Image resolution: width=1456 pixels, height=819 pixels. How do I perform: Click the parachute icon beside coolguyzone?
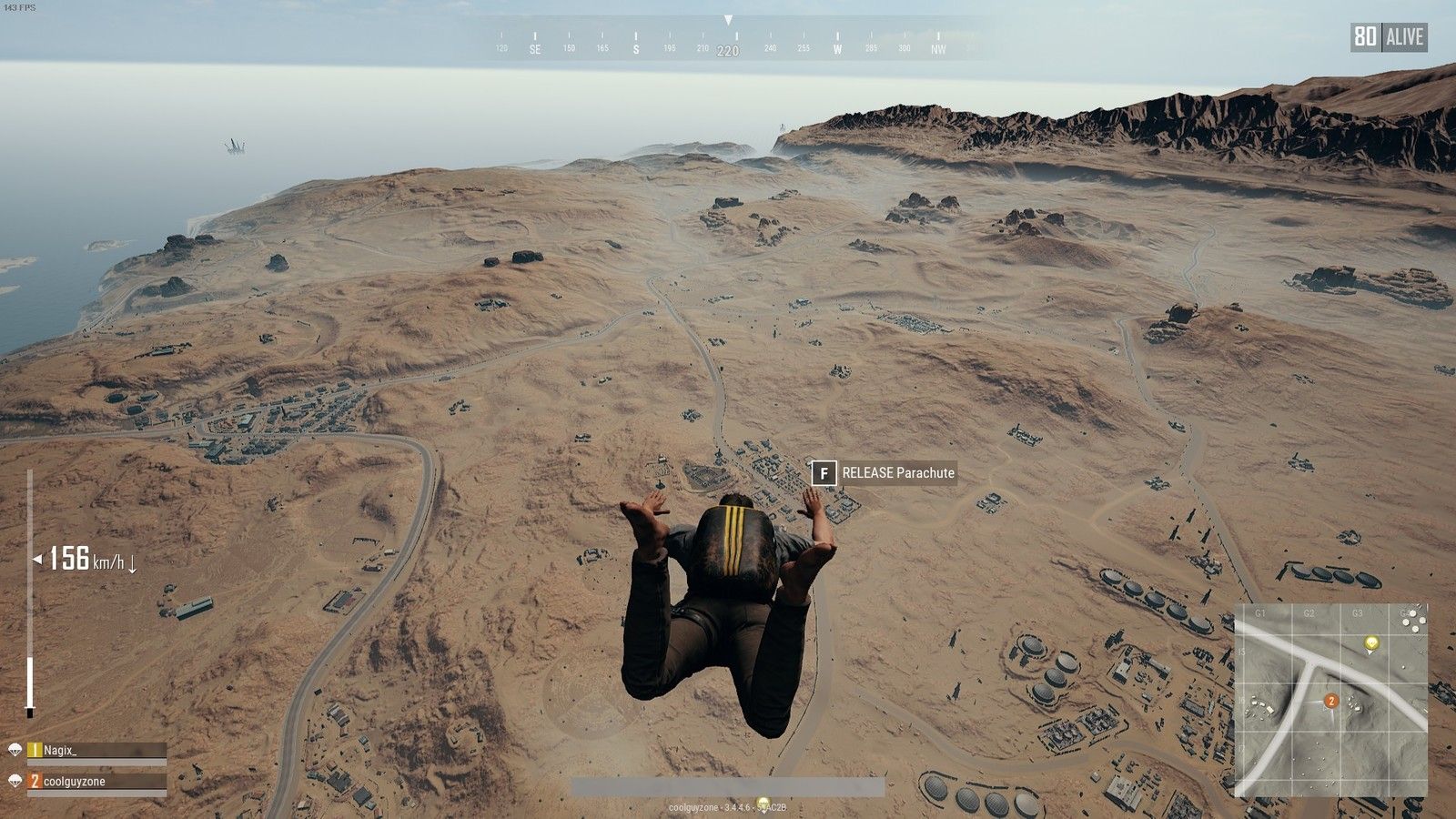[15, 781]
